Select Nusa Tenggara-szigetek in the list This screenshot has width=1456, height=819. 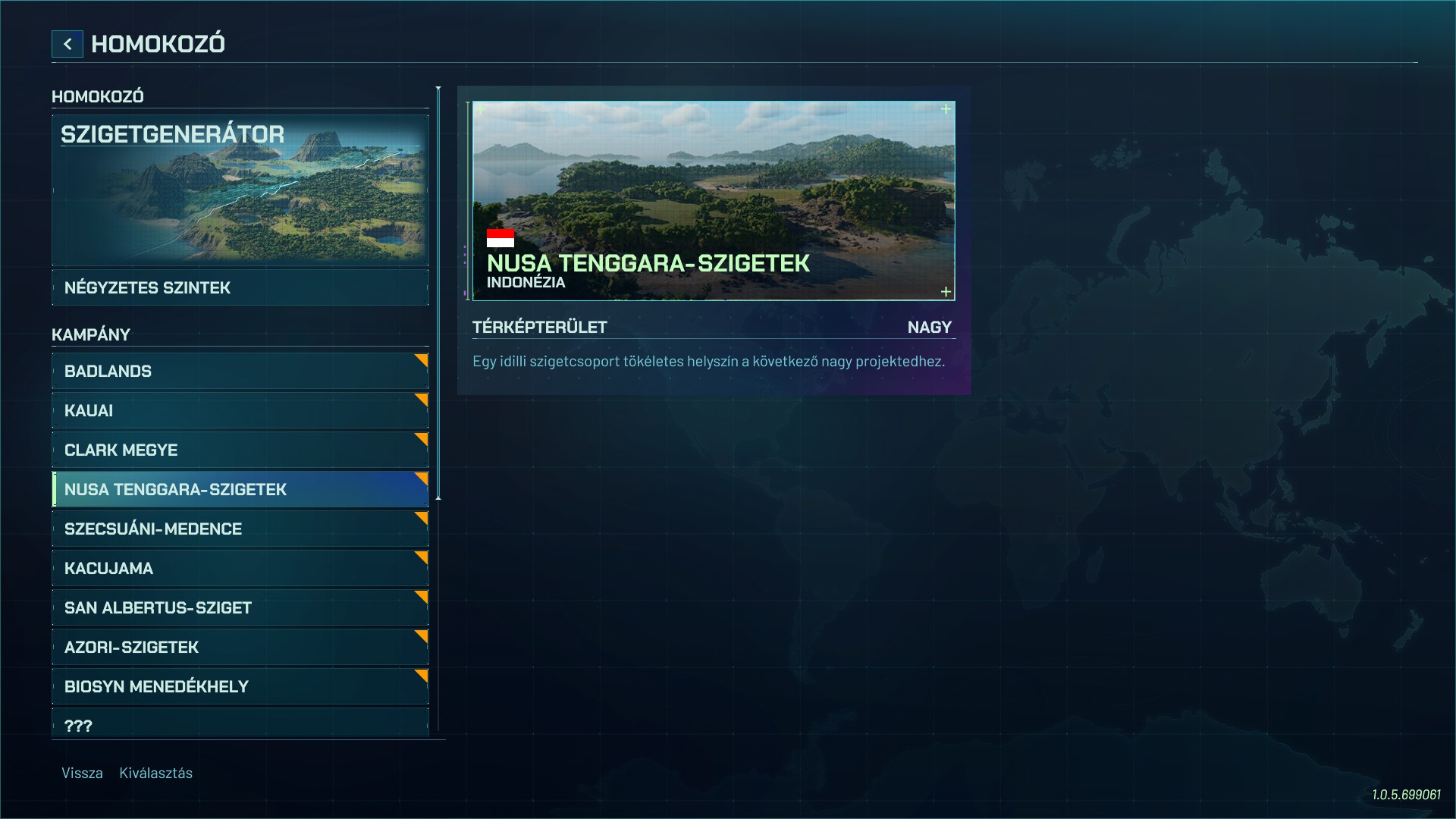click(x=240, y=490)
